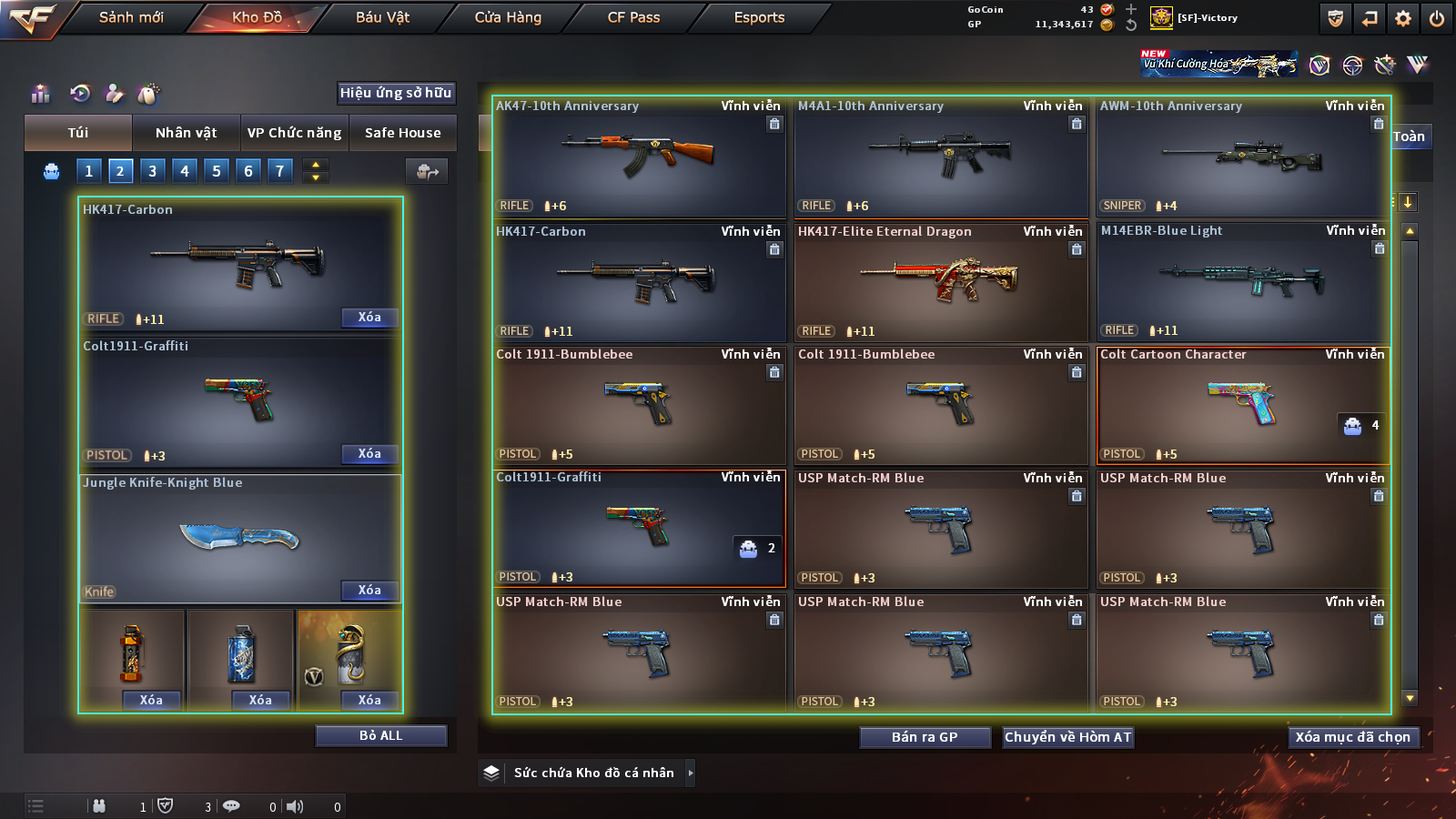
Task: Open the Safe House tab
Action: click(x=402, y=133)
